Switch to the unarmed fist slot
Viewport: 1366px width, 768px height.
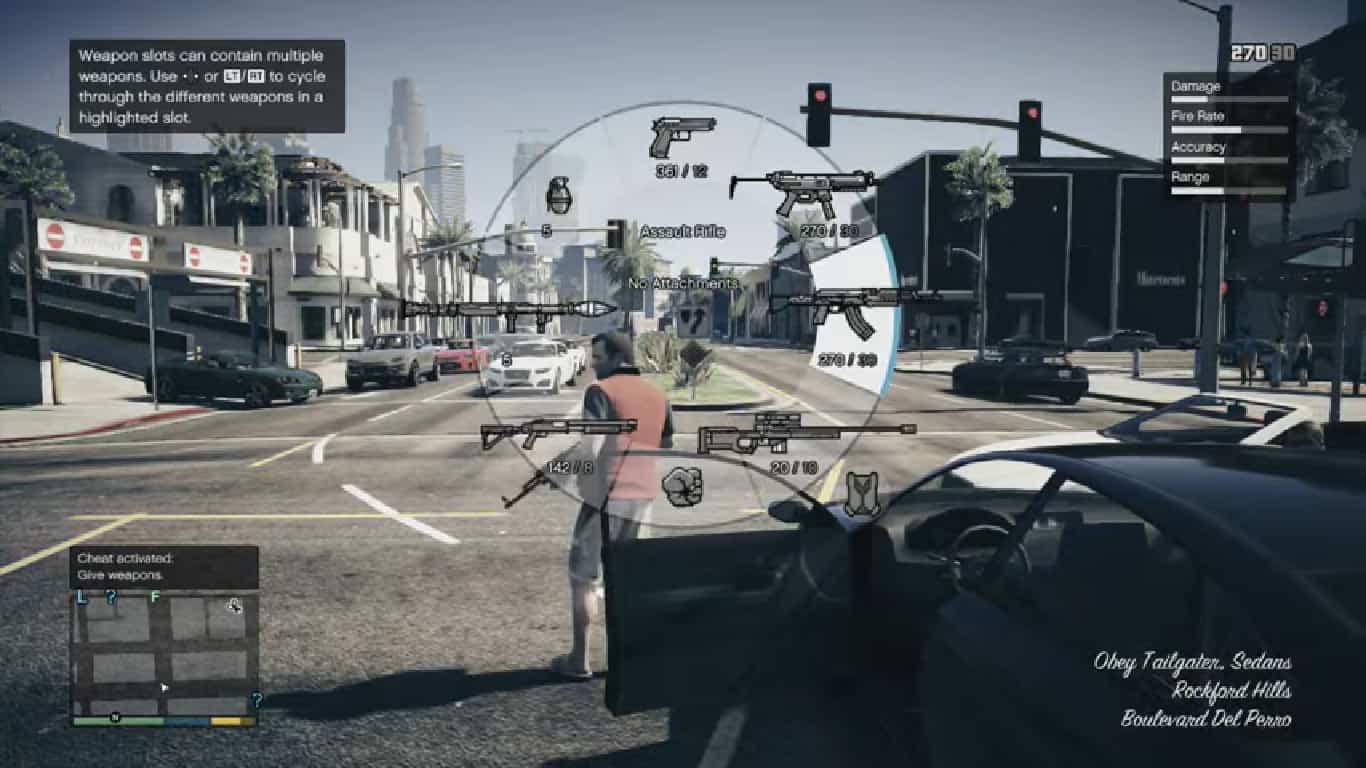(682, 486)
